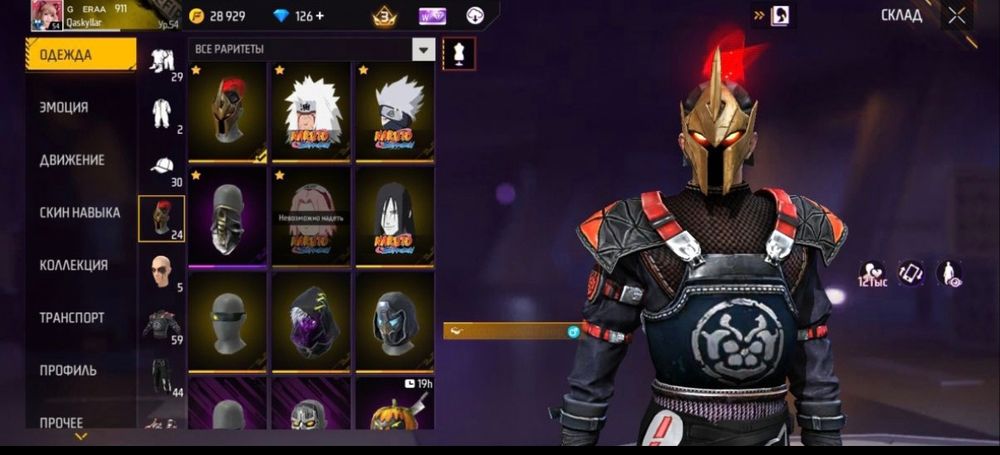Pick the Kakashi masked head item

pos(395,111)
